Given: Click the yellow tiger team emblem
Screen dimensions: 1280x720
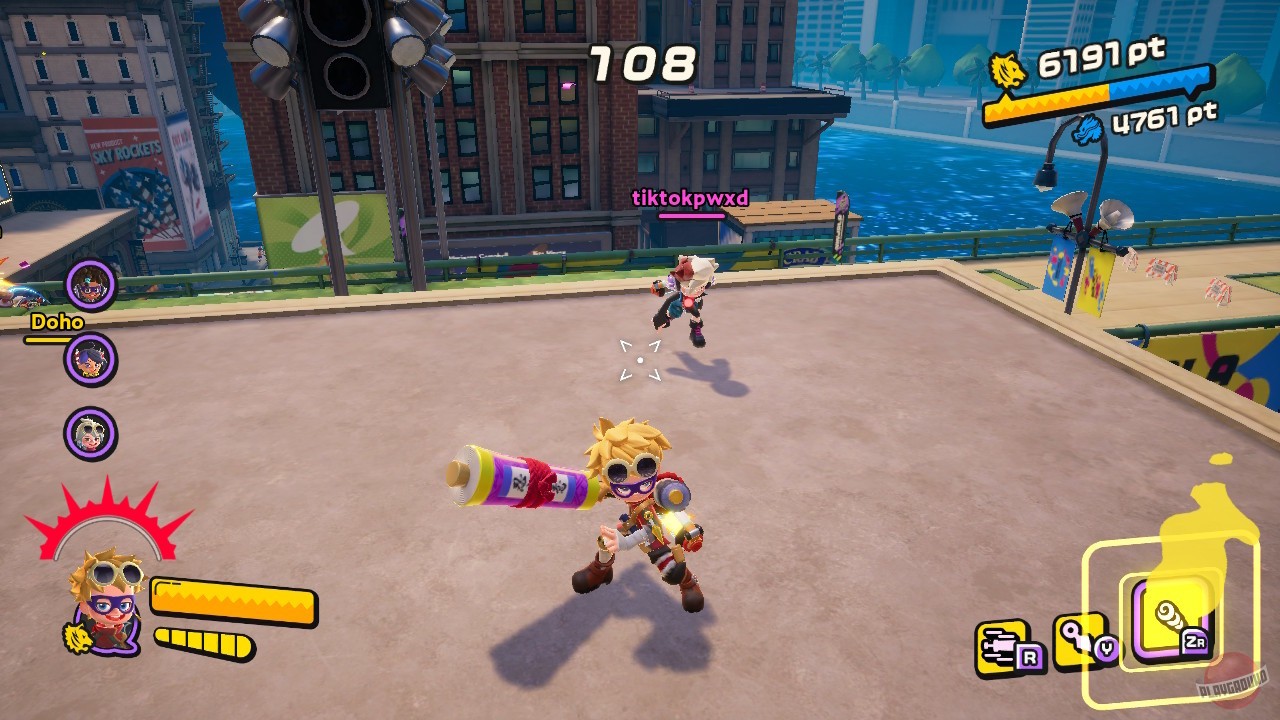Looking at the screenshot, I should [x=1009, y=70].
